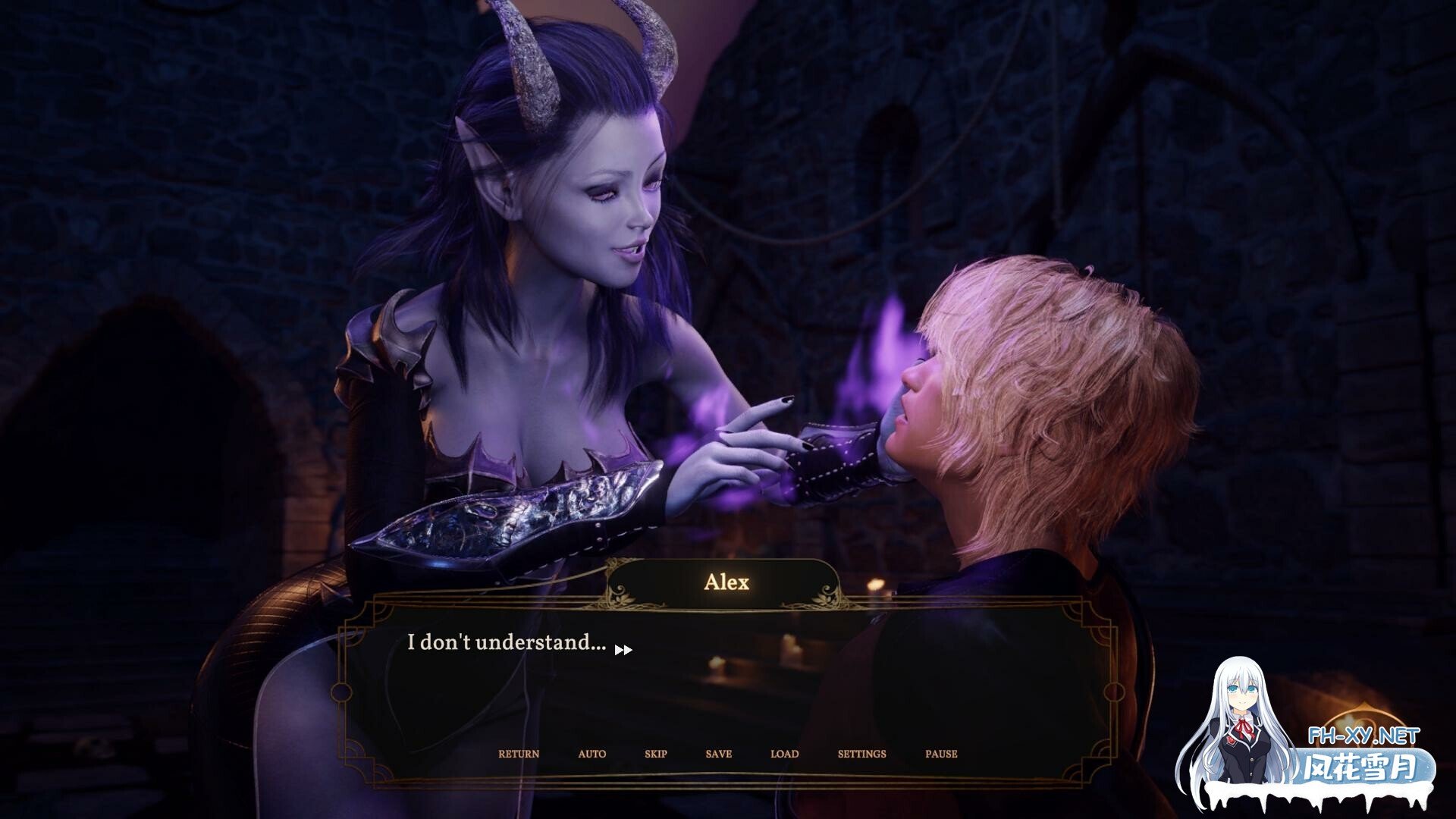Screen dimensions: 1456x819
Task: Click the RETURN button in the dialogue box
Action: pyautogui.click(x=519, y=754)
